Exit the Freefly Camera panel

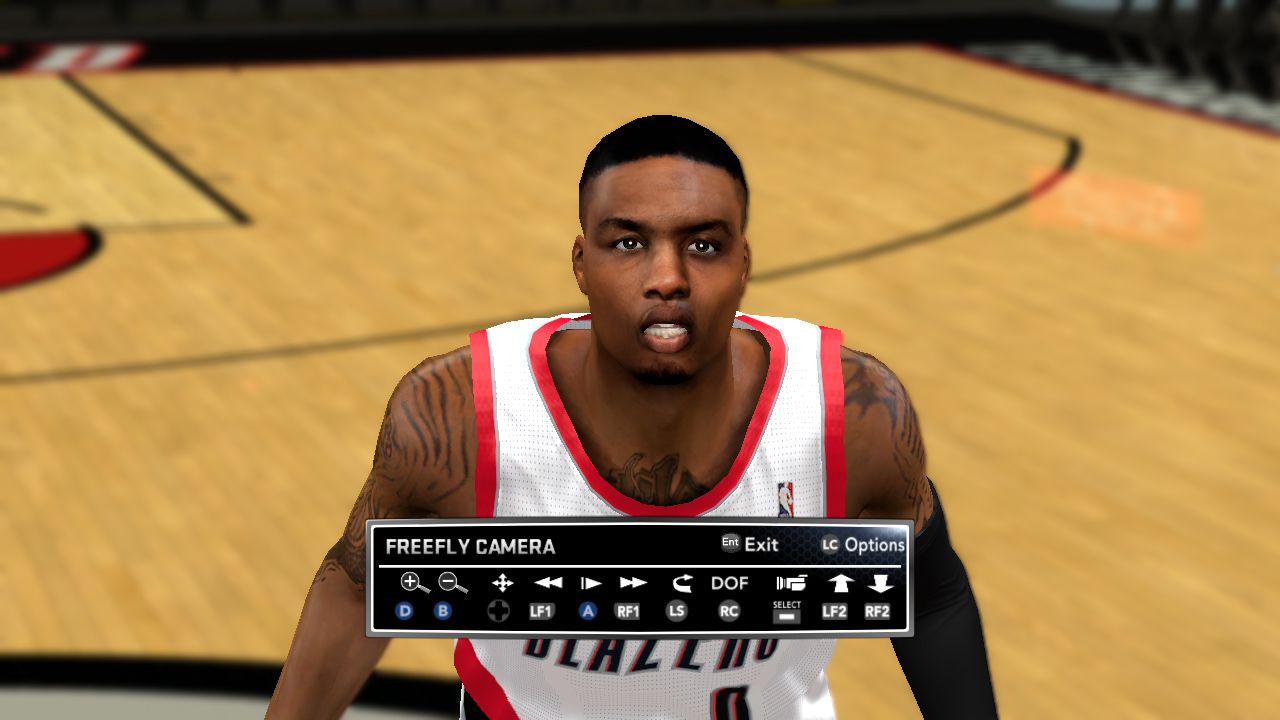tap(760, 545)
